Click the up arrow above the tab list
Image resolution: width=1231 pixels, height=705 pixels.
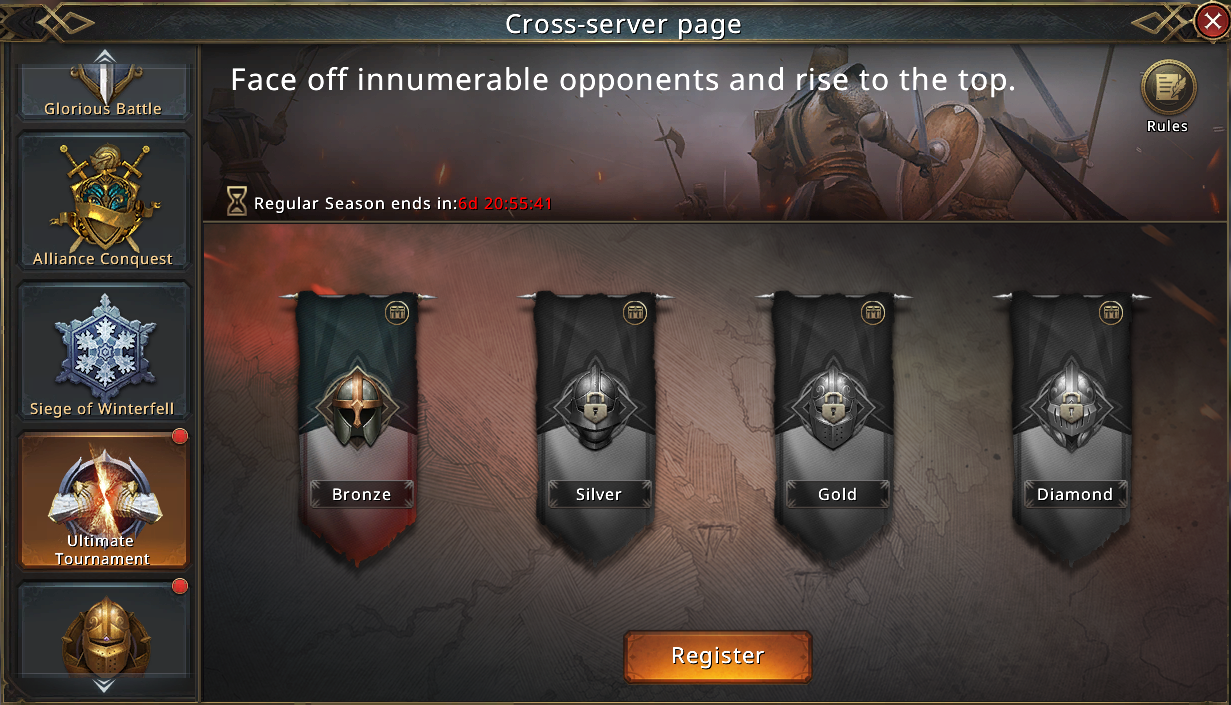[104, 56]
